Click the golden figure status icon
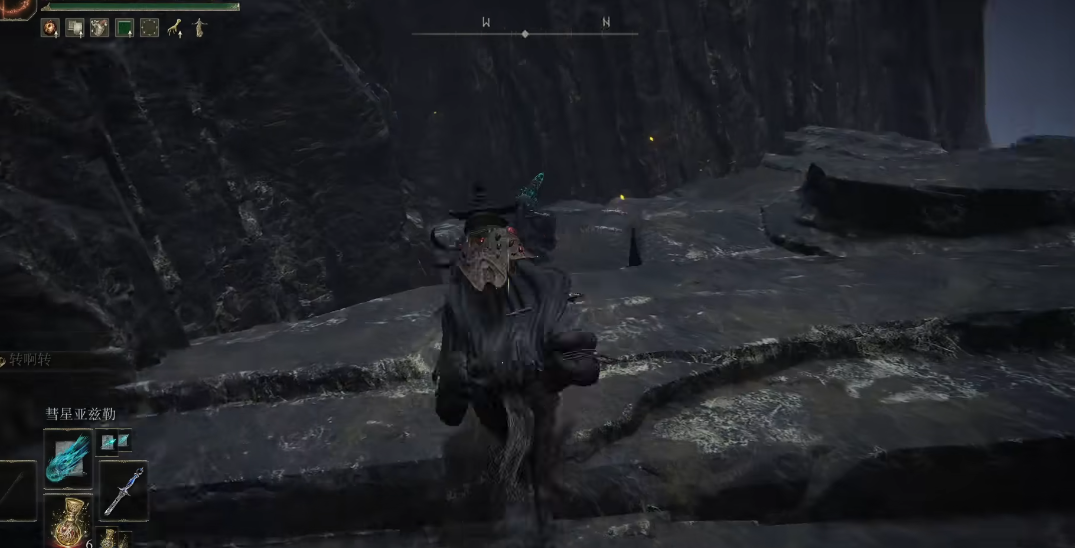Image resolution: width=1075 pixels, height=548 pixels. (x=198, y=28)
